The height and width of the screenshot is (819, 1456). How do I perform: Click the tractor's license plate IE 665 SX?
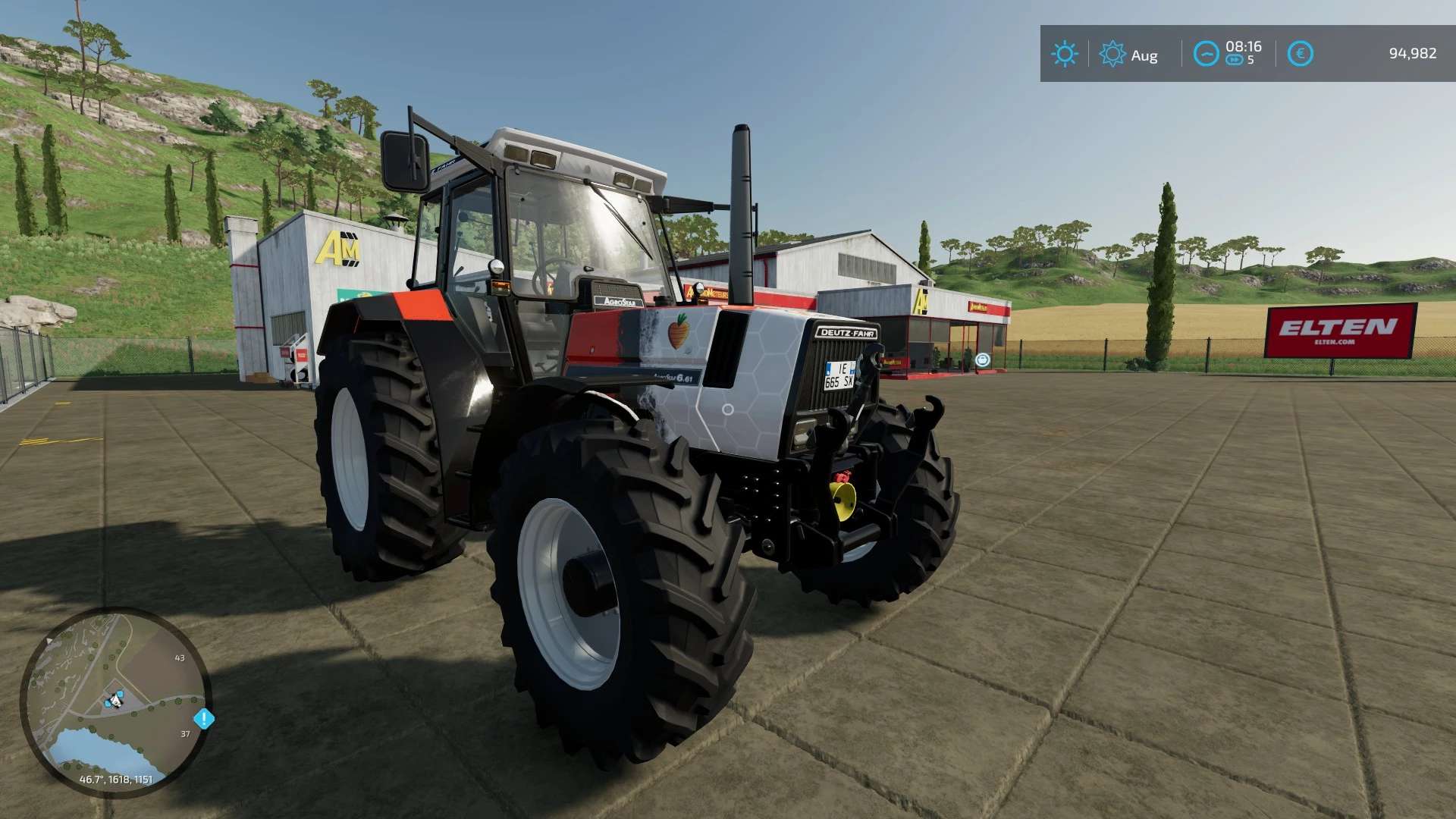[x=842, y=374]
